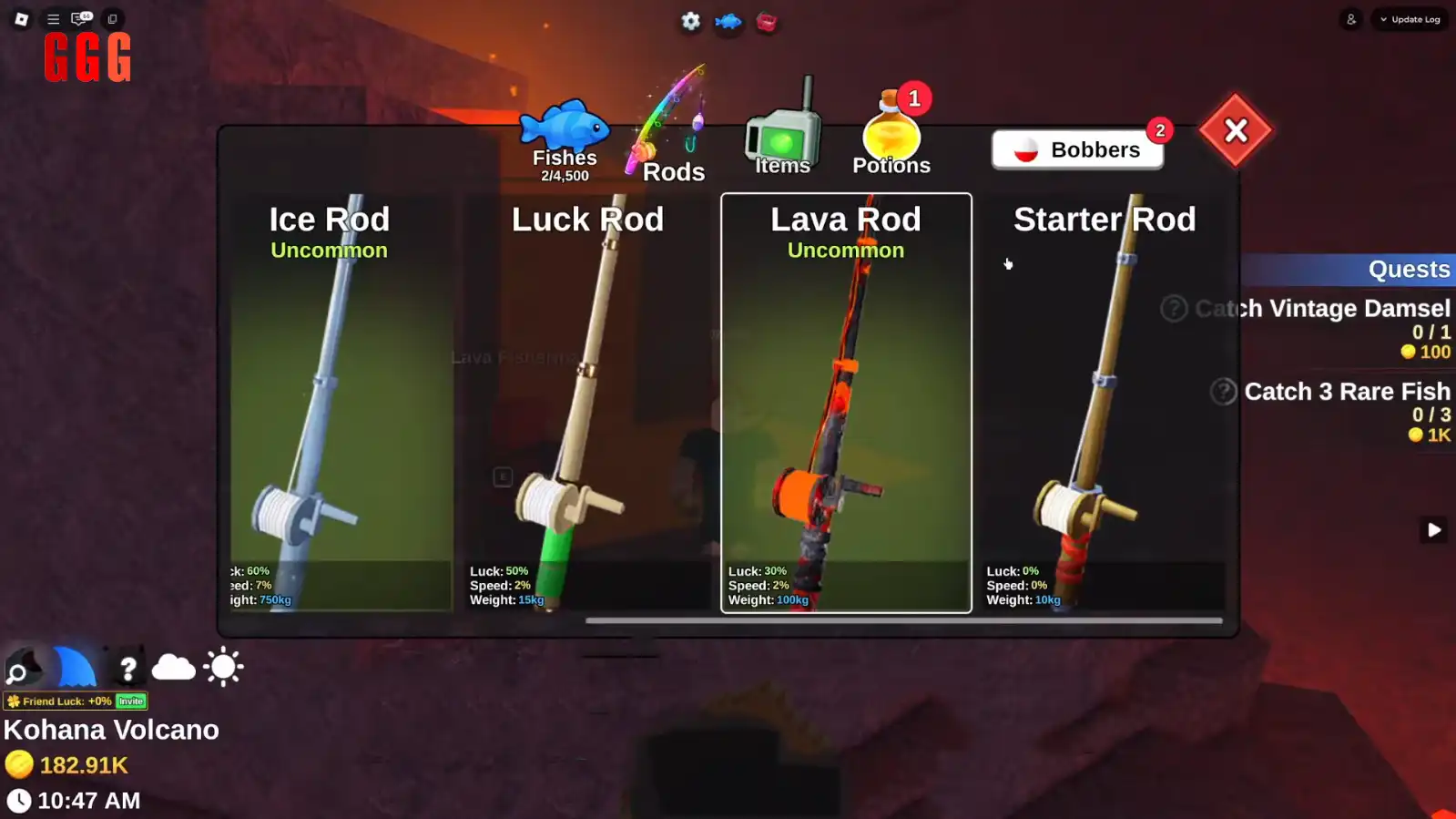
Task: Open the Fishes collection tab
Action: click(564, 135)
